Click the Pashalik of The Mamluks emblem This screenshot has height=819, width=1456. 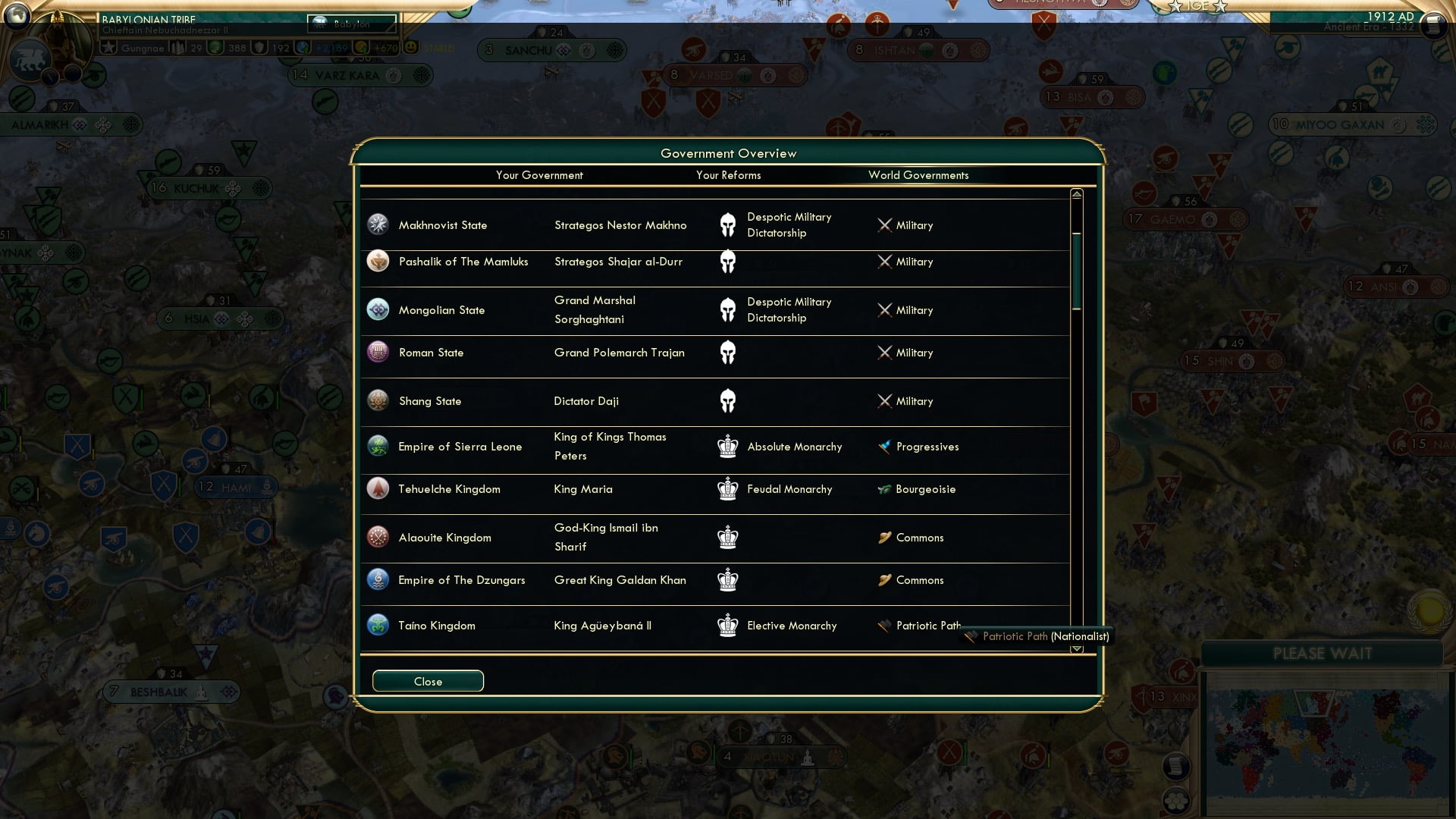coord(378,261)
